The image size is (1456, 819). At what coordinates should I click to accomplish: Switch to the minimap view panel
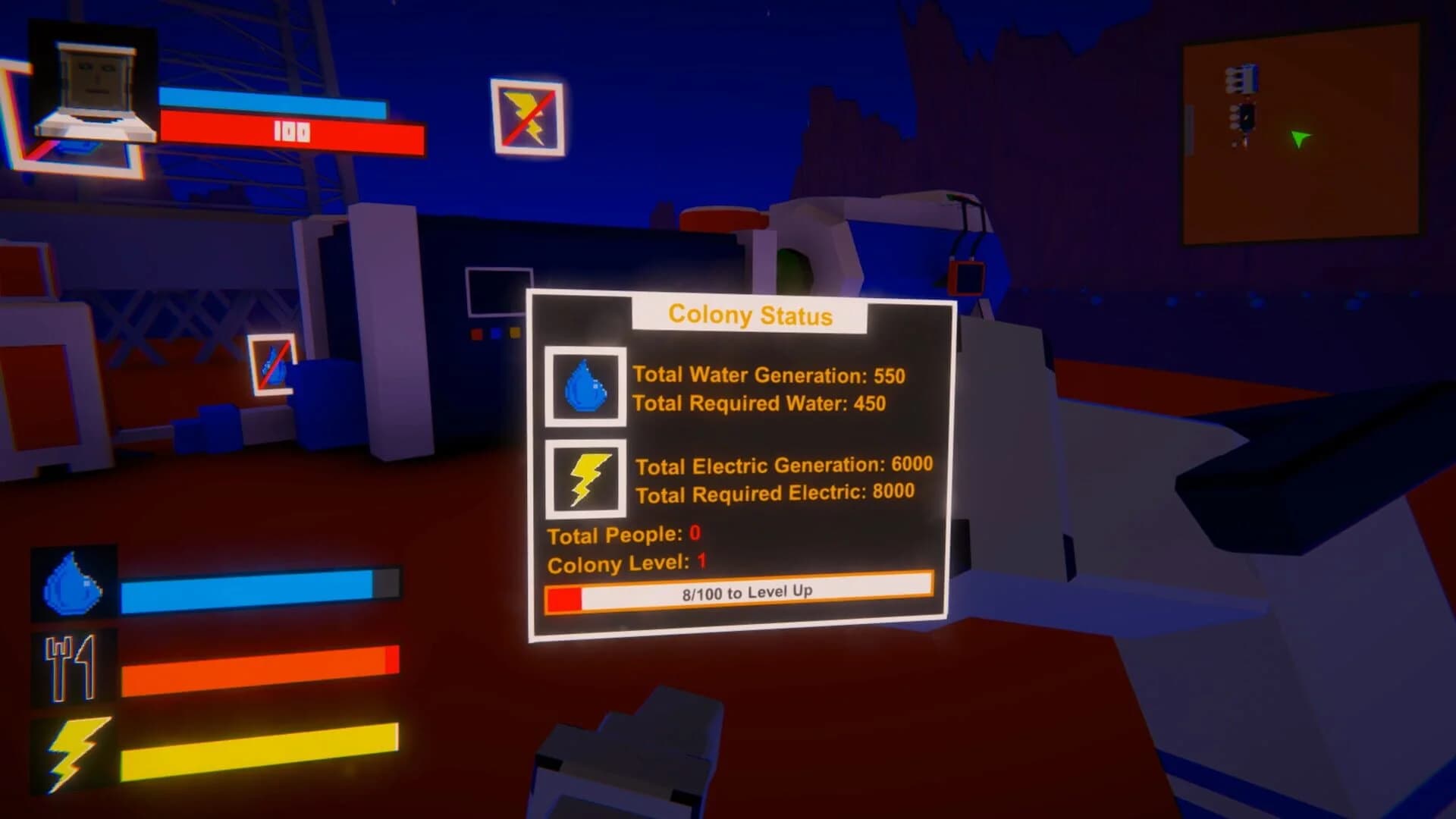pos(1304,140)
